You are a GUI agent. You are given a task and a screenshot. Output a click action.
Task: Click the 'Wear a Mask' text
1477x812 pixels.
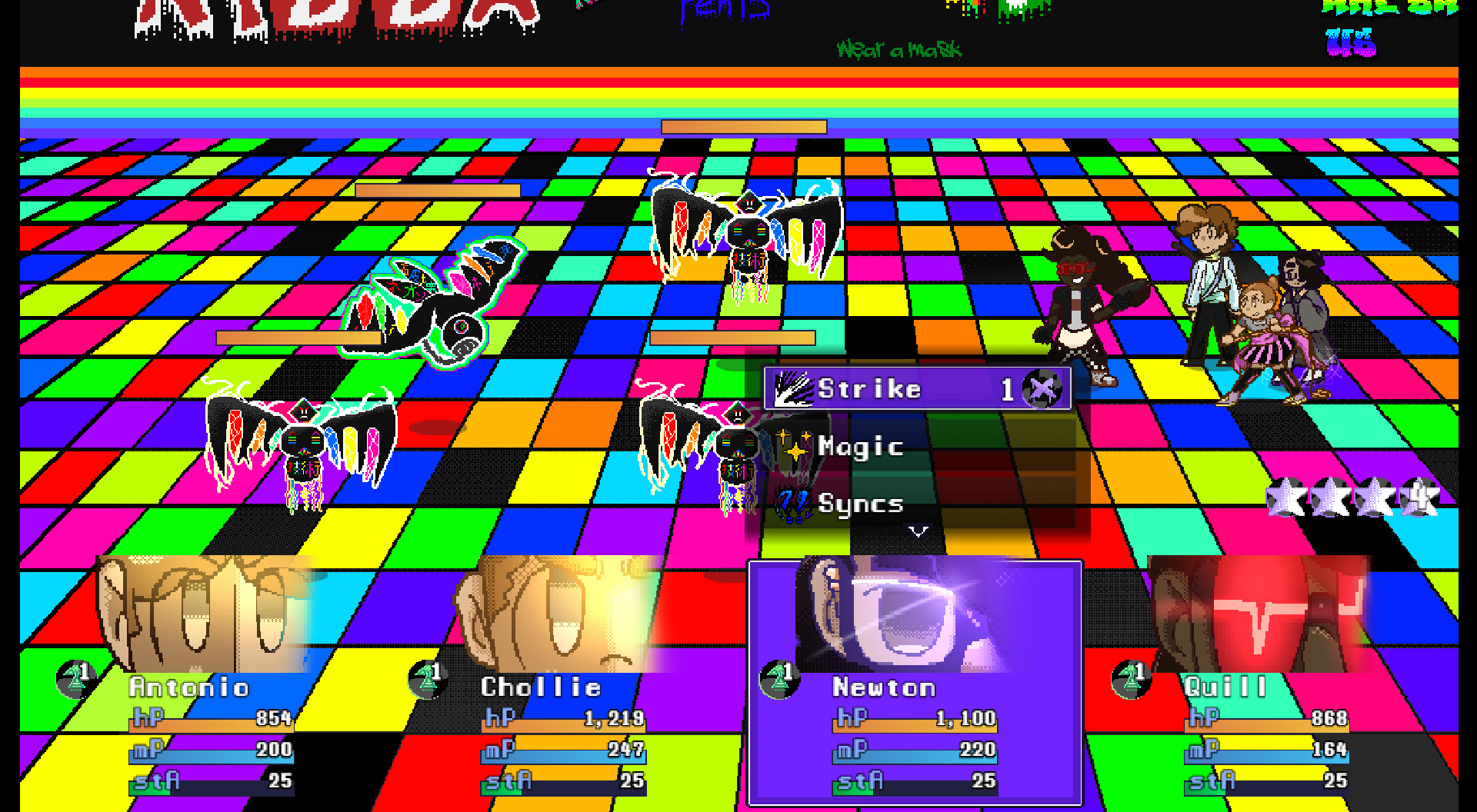(899, 49)
